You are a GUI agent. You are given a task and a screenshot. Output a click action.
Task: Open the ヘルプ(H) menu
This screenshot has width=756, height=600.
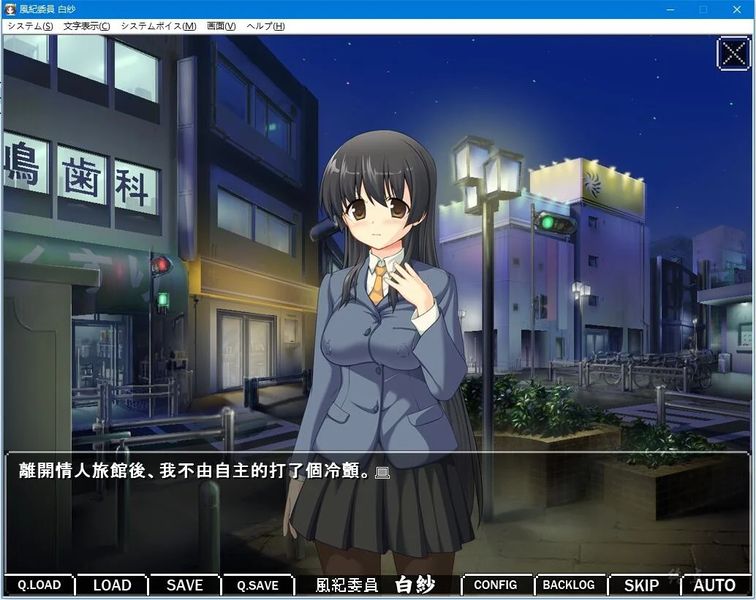click(x=265, y=26)
